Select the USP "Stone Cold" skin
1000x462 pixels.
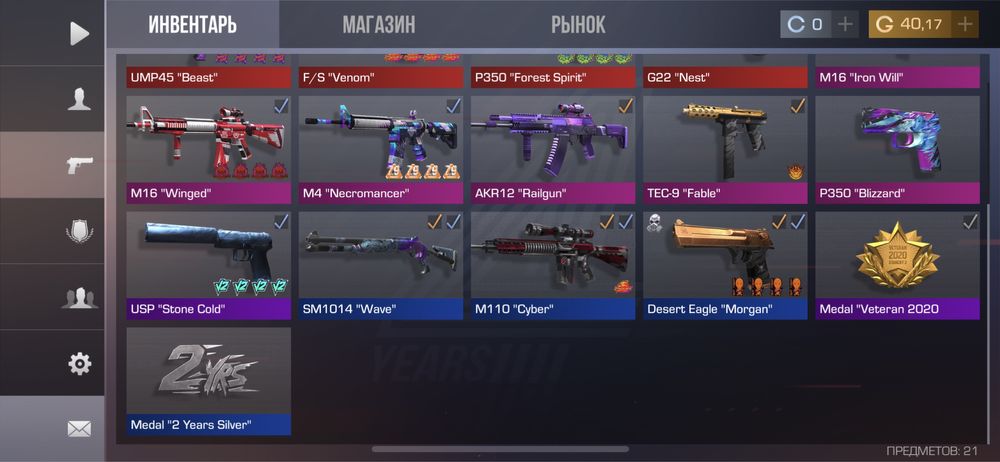(209, 265)
